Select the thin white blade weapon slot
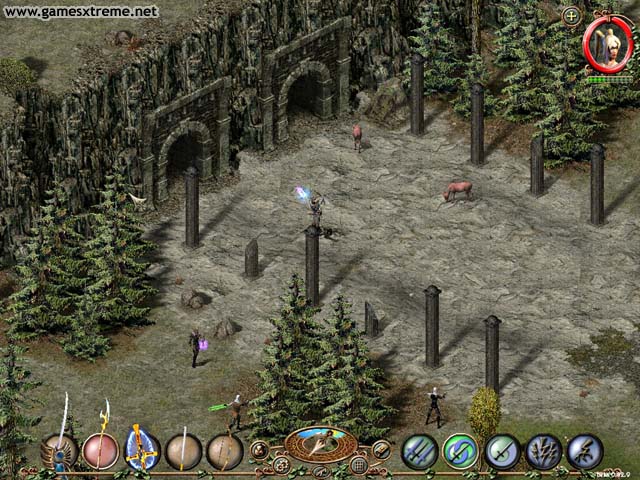The image size is (640, 480). [183, 451]
